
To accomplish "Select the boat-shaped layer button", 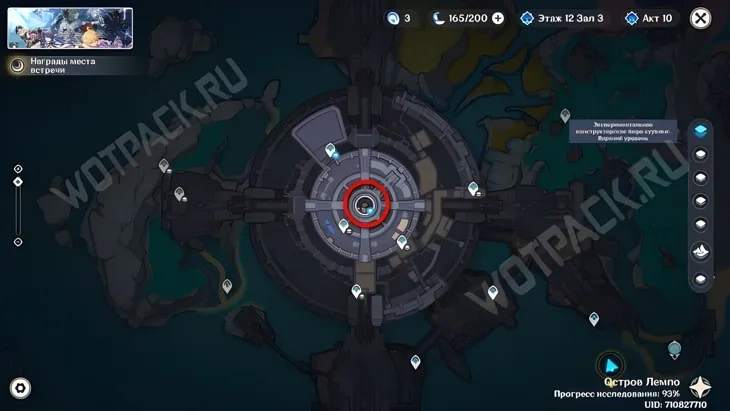I will point(701,250).
